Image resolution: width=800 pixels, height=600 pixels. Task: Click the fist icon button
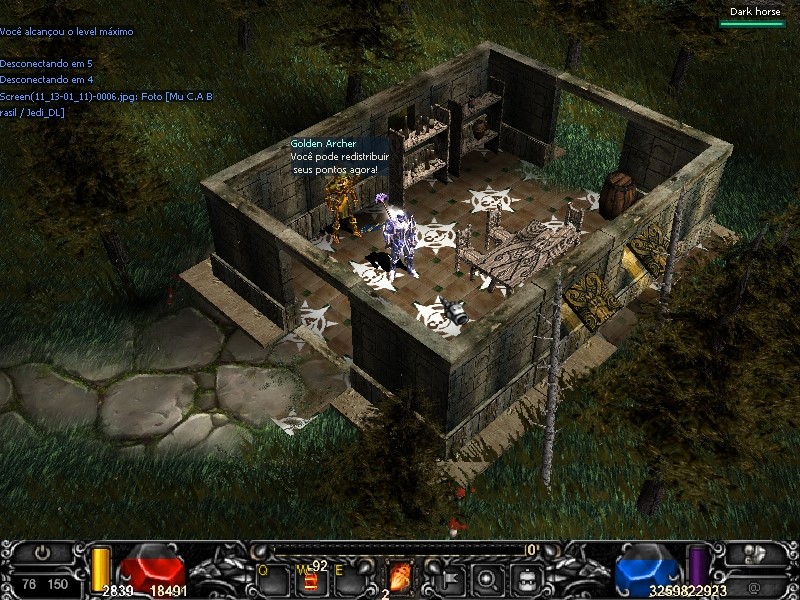(756, 552)
